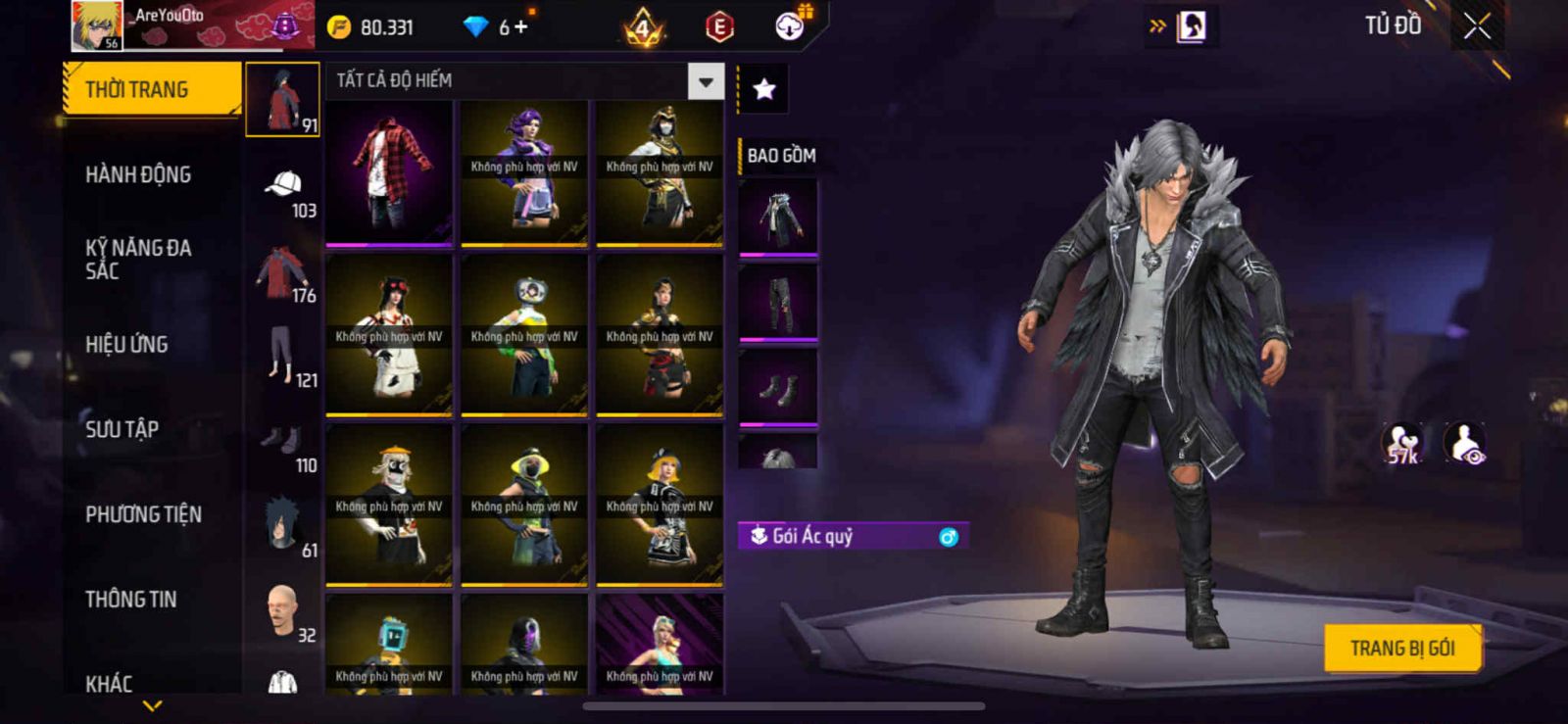
Task: Select the pants subcategory with 121 items
Action: click(x=283, y=358)
